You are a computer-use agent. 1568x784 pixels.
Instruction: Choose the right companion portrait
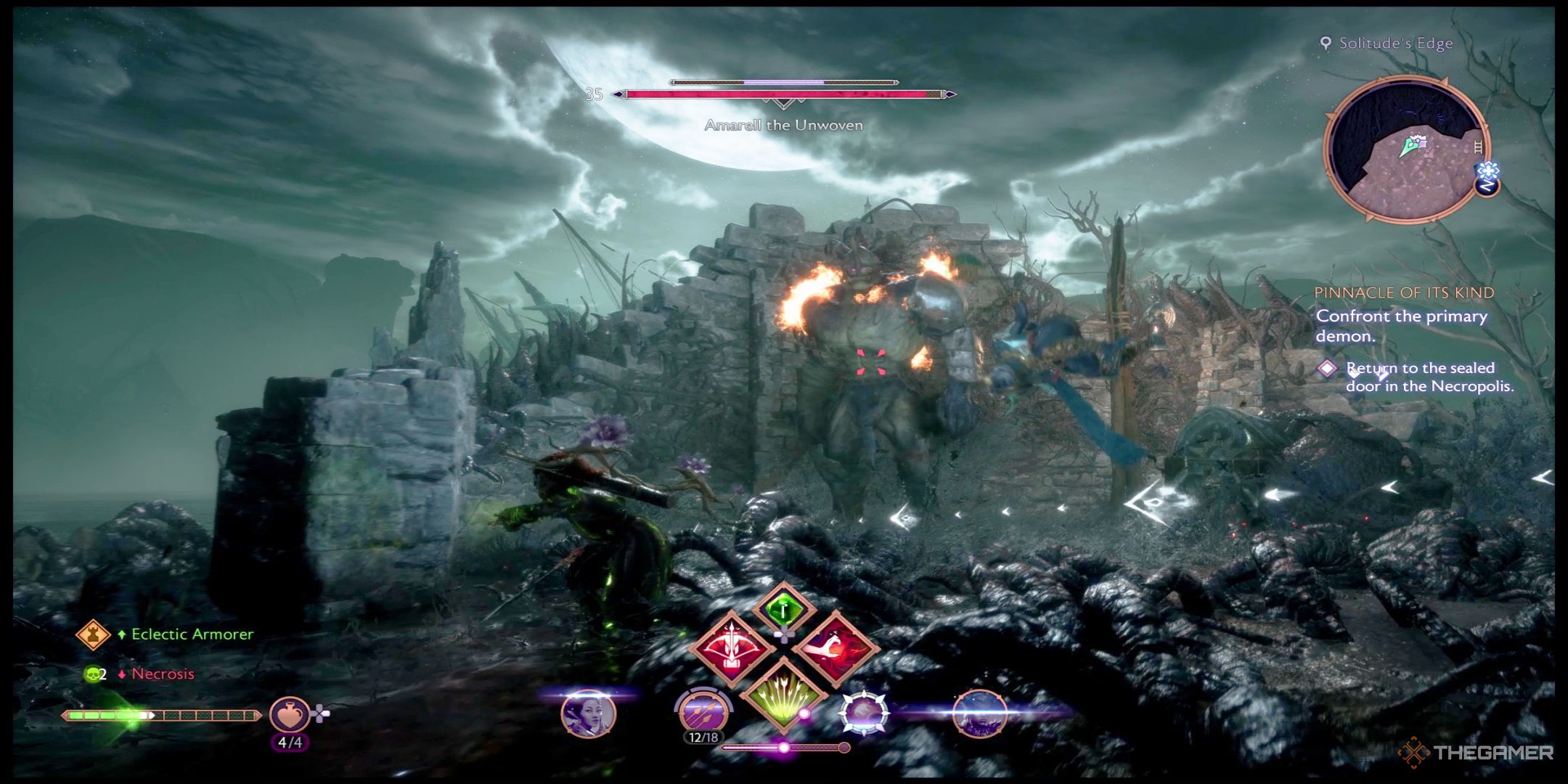[x=979, y=714]
